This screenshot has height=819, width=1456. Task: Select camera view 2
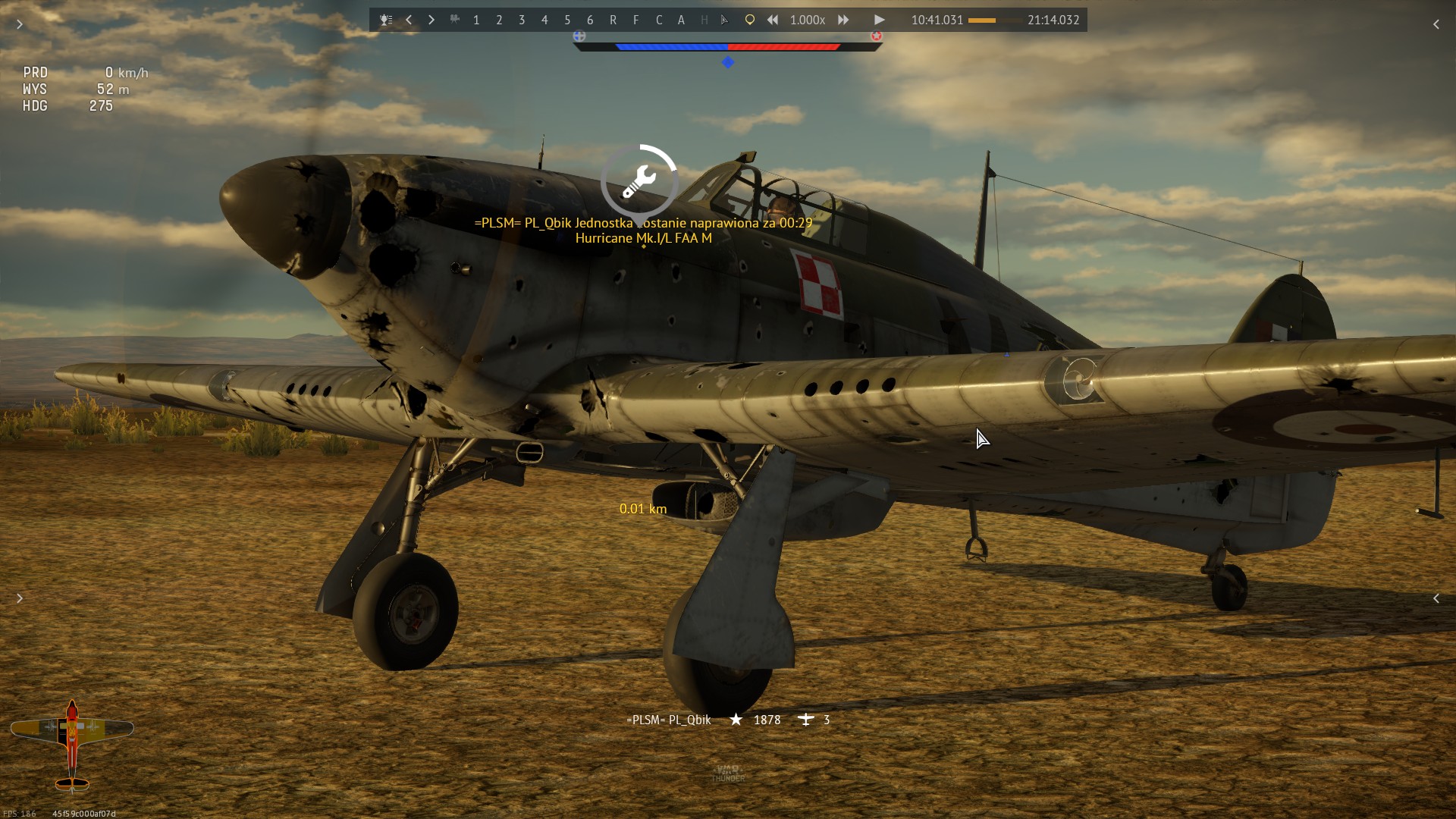[x=499, y=20]
